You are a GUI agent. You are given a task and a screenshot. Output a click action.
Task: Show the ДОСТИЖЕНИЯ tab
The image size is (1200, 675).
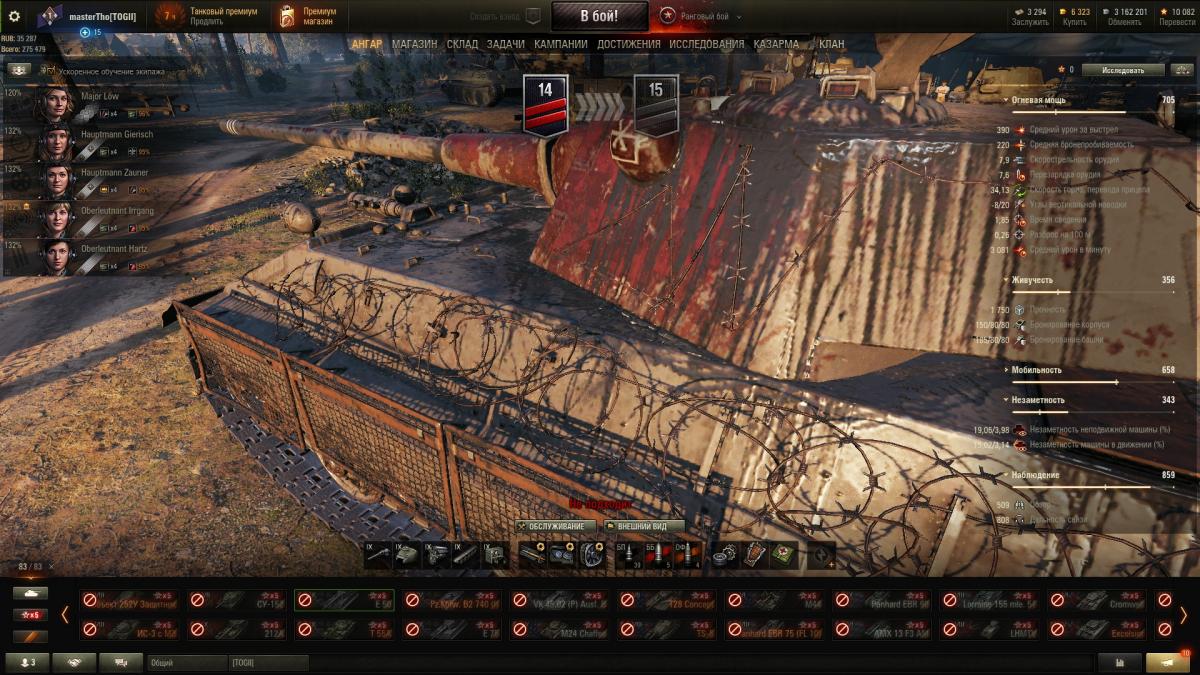[x=628, y=44]
